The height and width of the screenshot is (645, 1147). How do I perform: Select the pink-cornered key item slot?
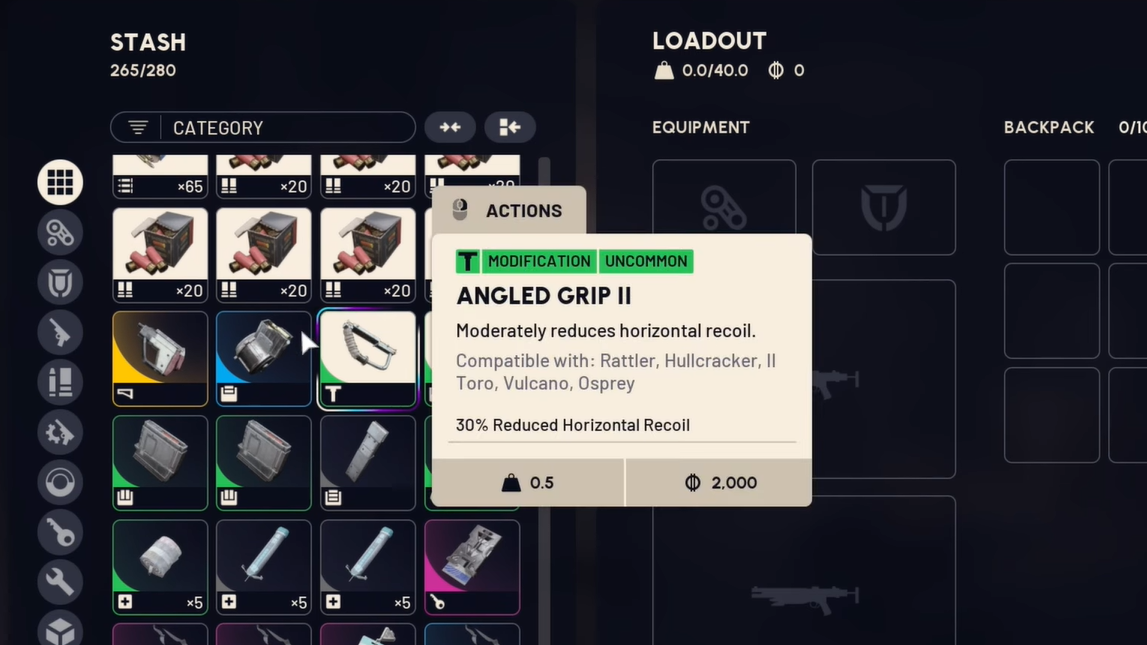(x=471, y=566)
